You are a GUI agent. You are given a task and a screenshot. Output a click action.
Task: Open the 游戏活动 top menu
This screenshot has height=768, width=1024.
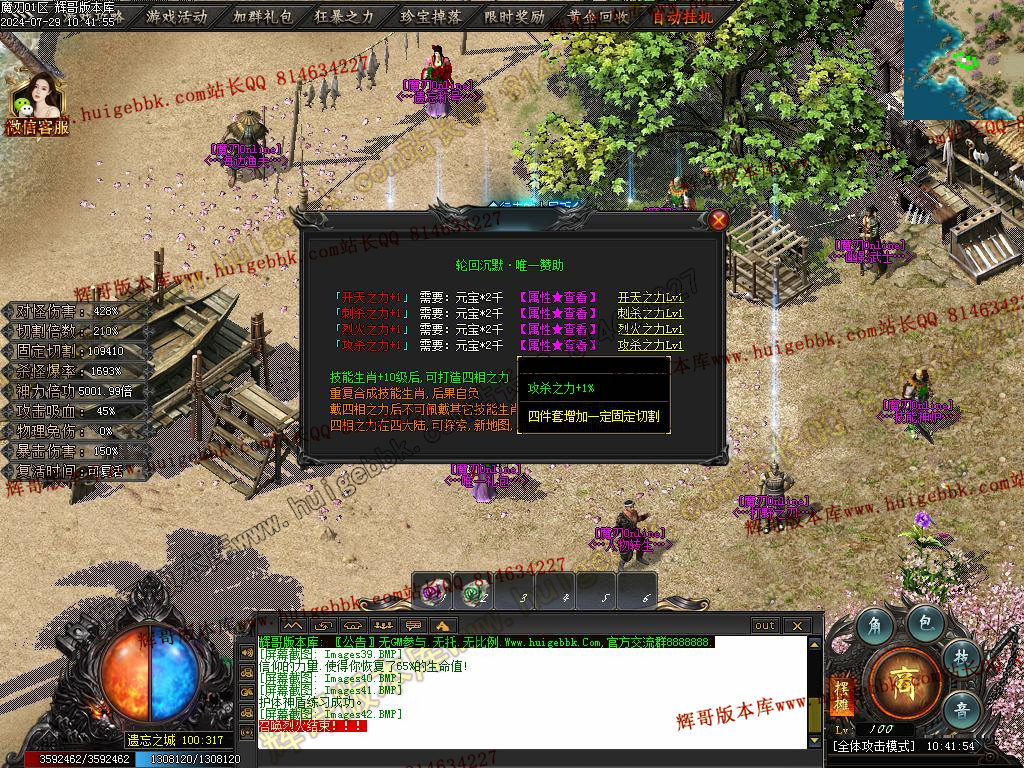177,16
